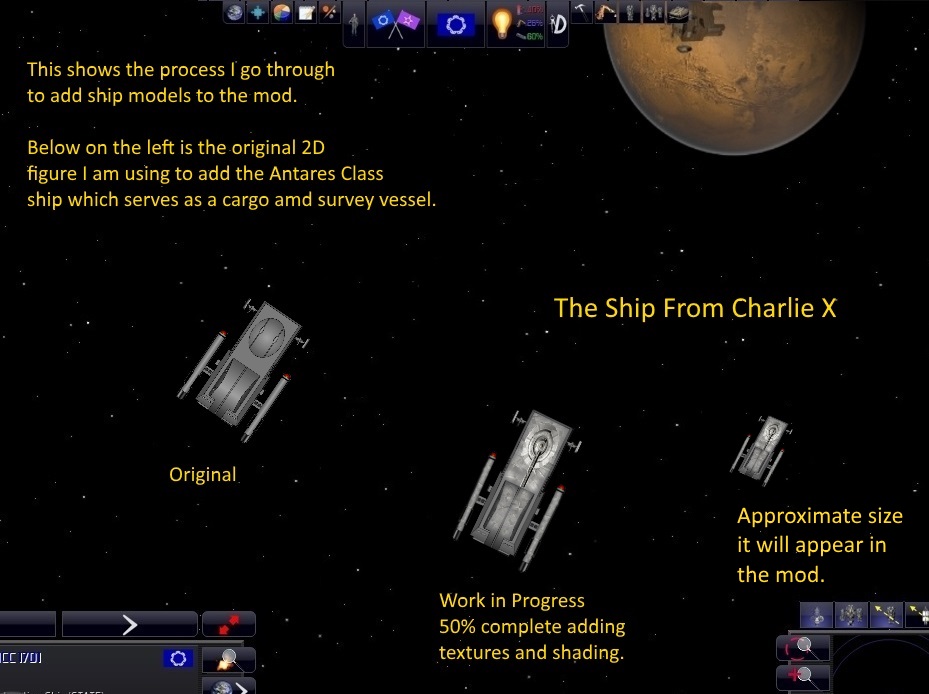This screenshot has height=694, width=929.
Task: Select the ship group icon above the minimap
Action: (x=851, y=613)
